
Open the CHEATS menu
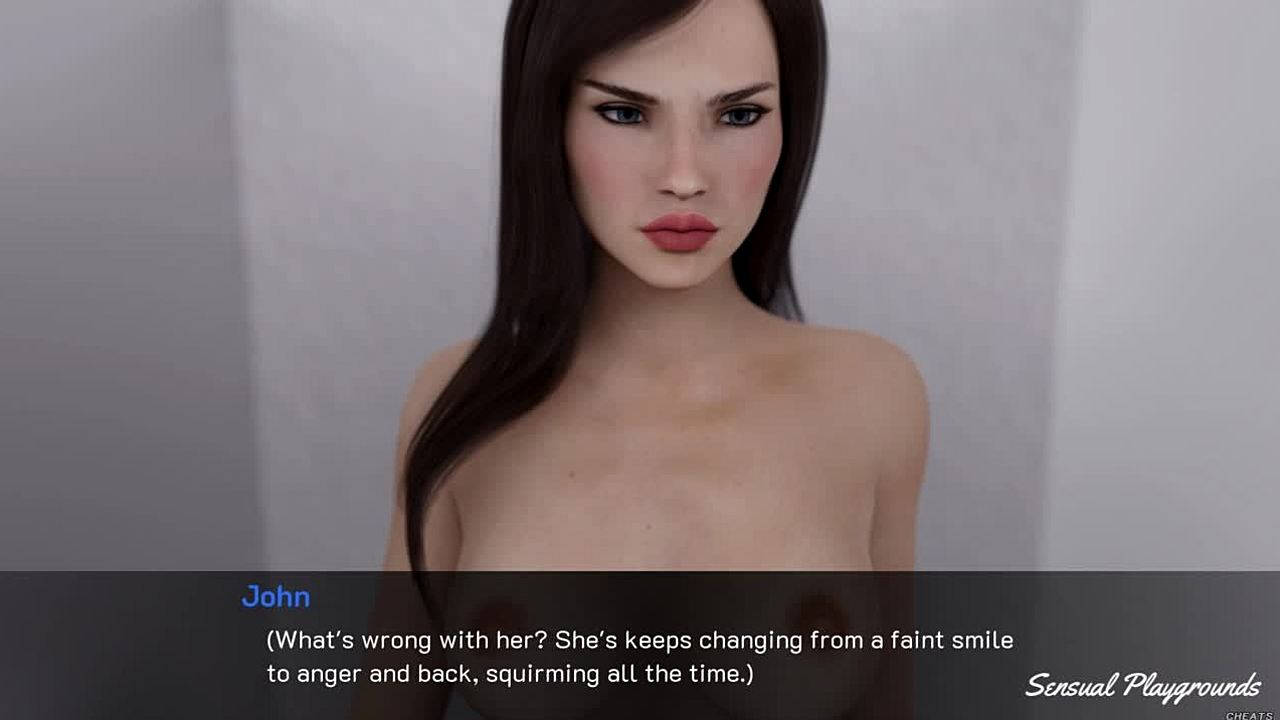coord(1249,714)
